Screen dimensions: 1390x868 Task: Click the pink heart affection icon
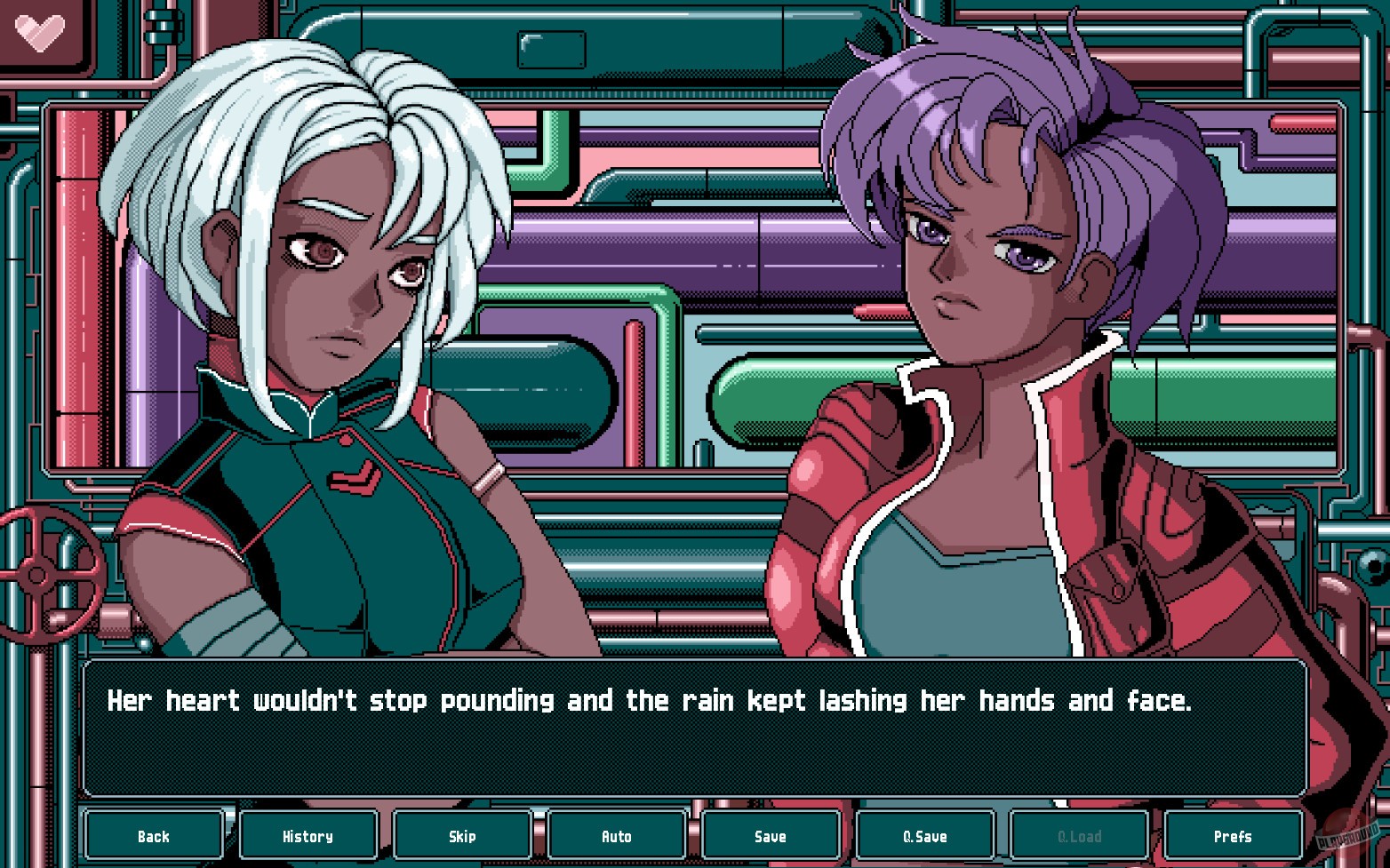click(x=38, y=32)
